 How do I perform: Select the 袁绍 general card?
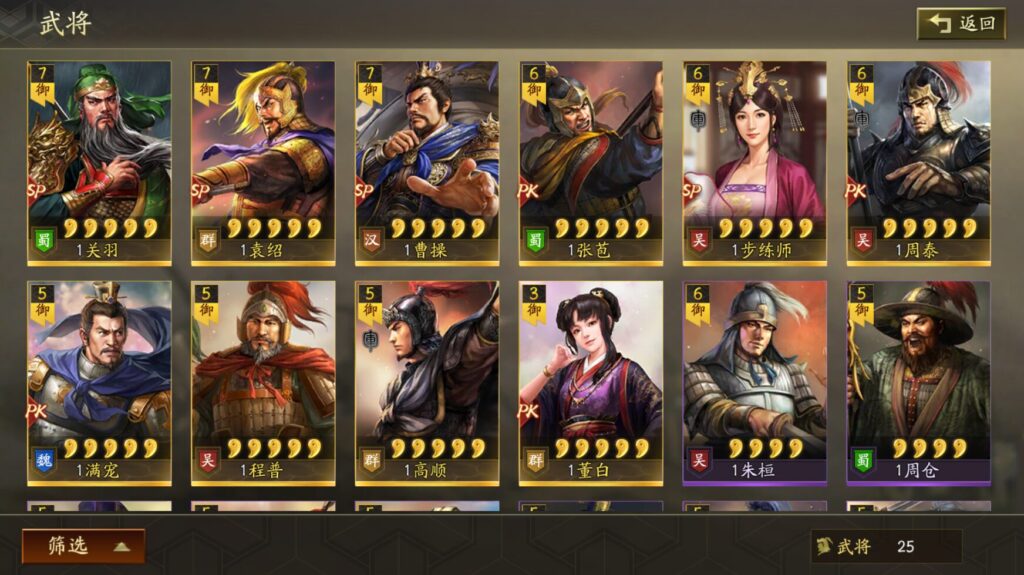(263, 160)
